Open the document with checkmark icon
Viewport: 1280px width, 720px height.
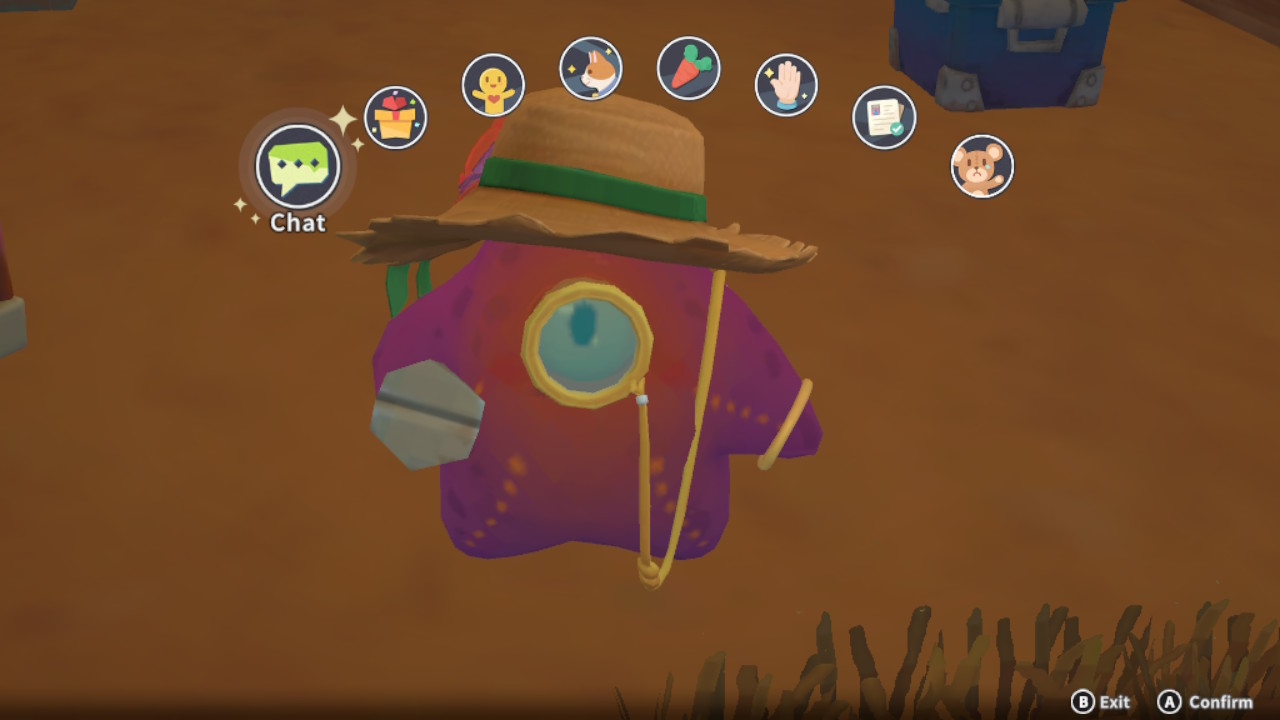coord(884,118)
